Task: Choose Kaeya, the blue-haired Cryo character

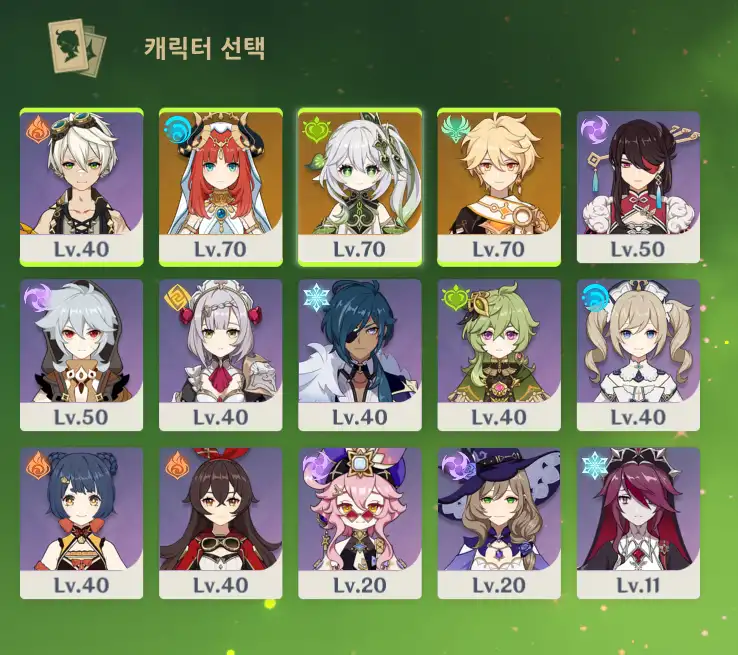Action: [360, 355]
